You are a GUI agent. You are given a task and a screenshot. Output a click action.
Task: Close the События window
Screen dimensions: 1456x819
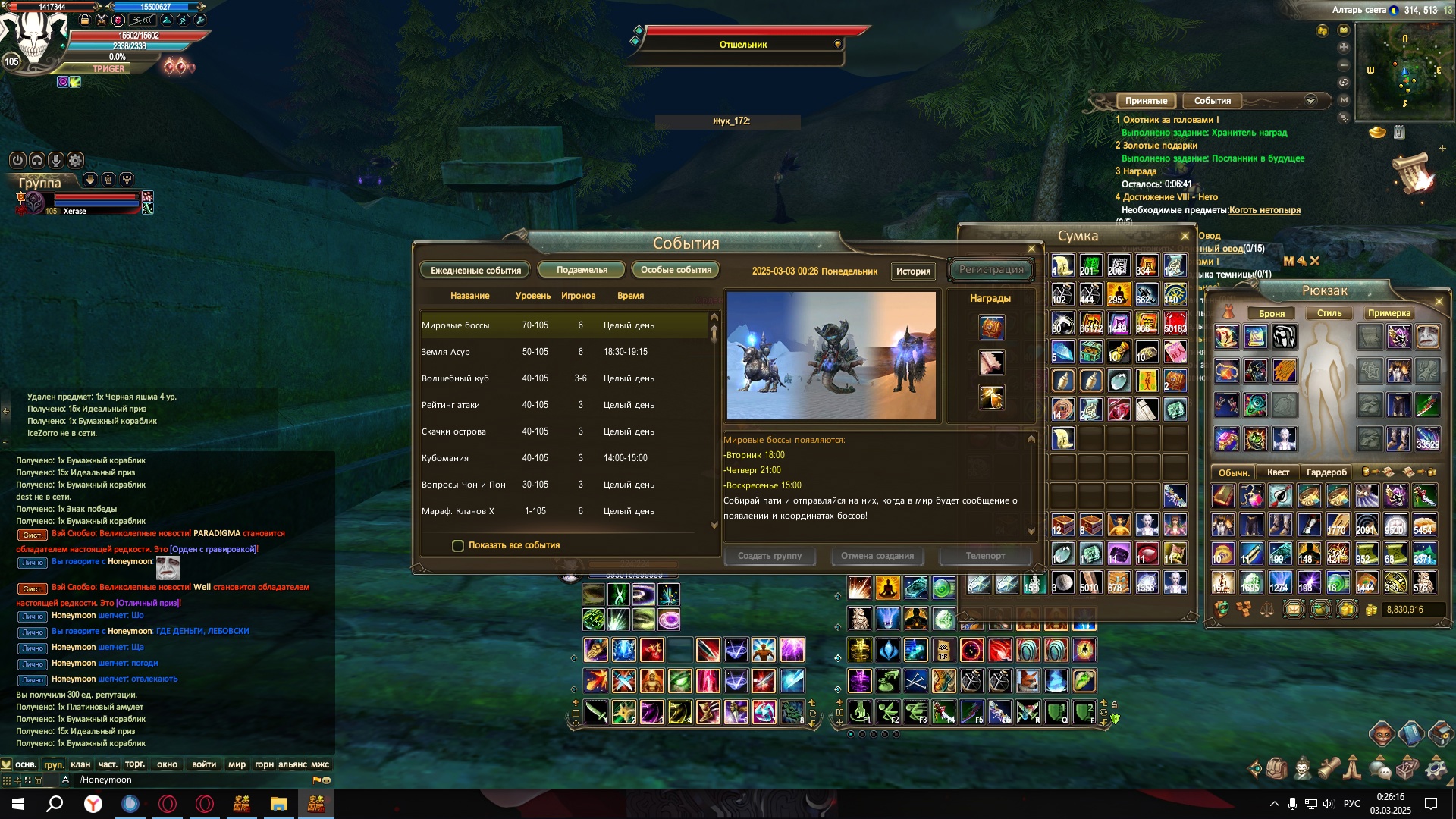[x=1031, y=249]
